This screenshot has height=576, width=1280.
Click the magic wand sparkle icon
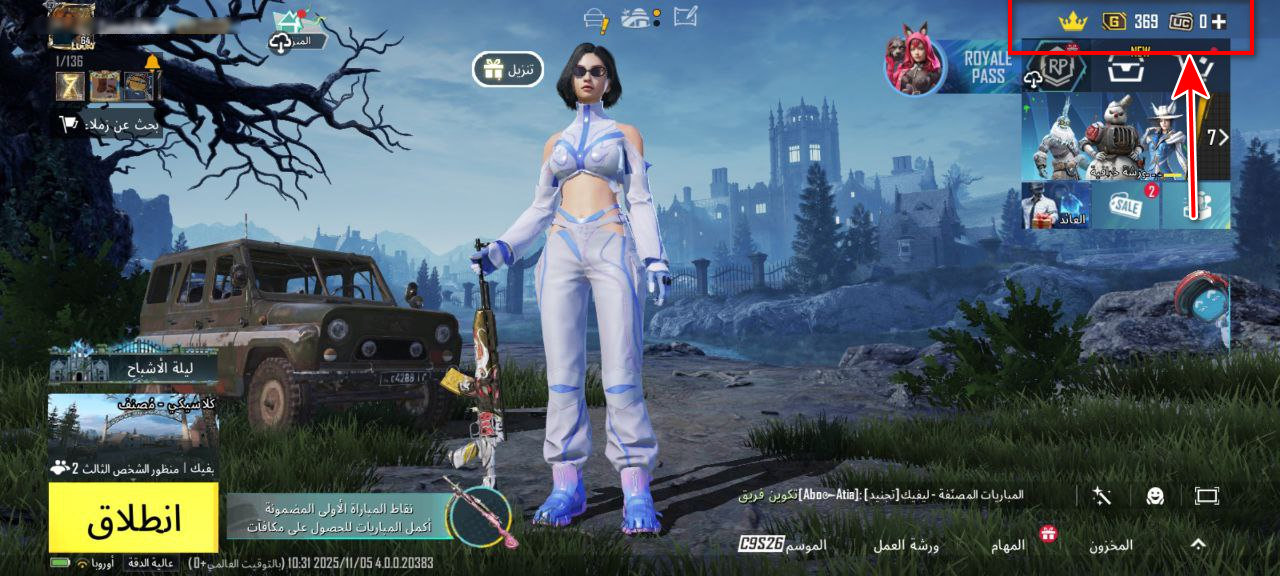pyautogui.click(x=1102, y=495)
